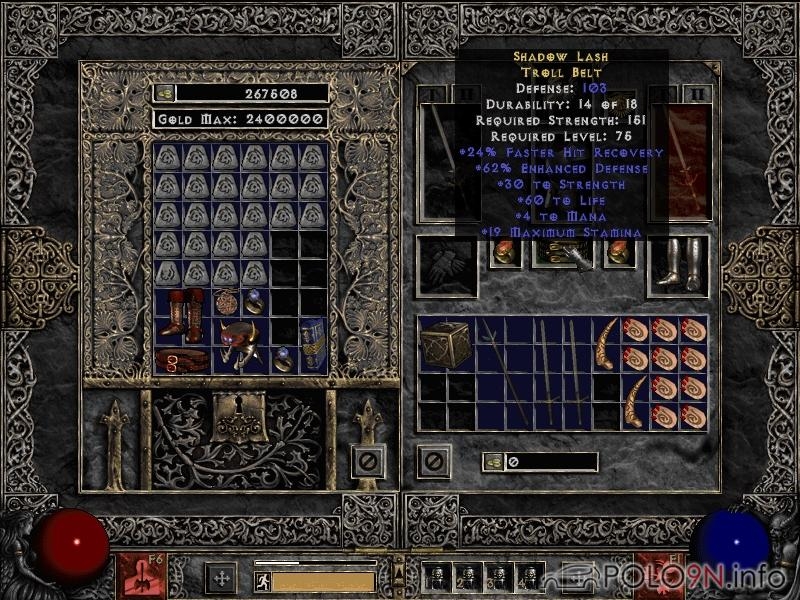
Task: Select the equipped belt under the cursor
Action: click(560, 256)
